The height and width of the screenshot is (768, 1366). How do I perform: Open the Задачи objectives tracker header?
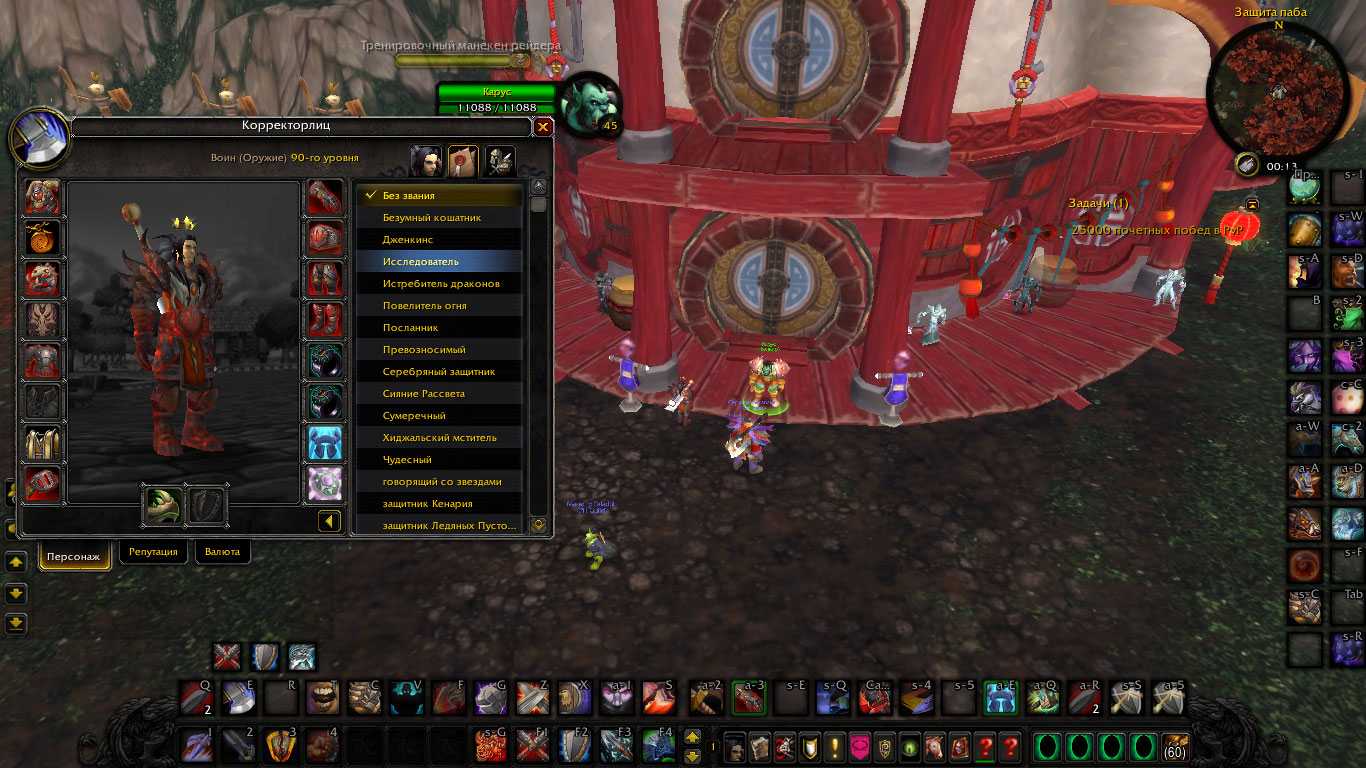pyautogui.click(x=1098, y=204)
